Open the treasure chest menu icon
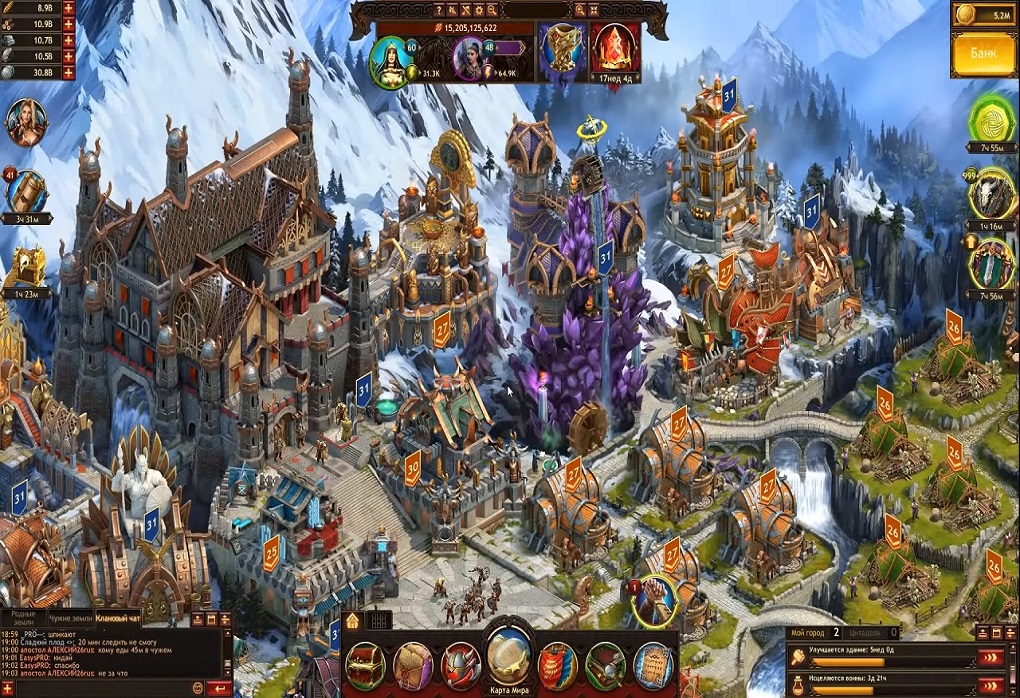Viewport: 1020px width, 698px height. pos(366,664)
